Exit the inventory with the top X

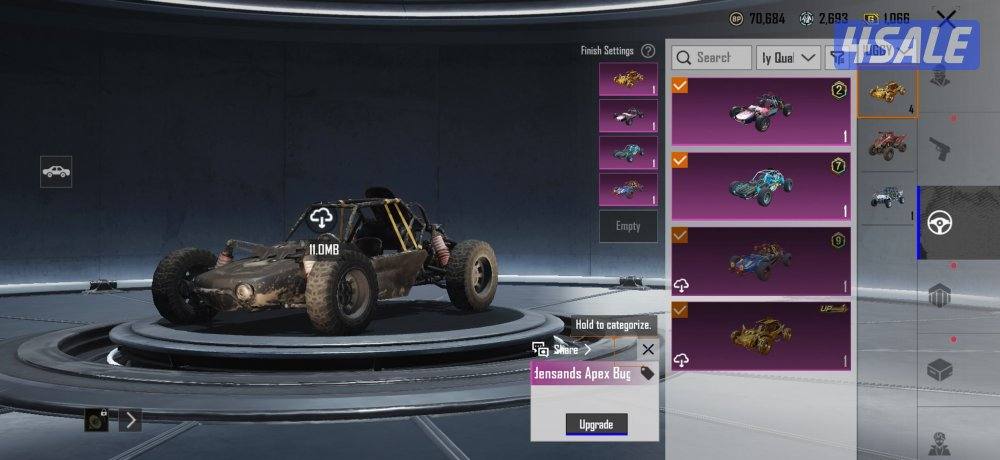[x=945, y=20]
